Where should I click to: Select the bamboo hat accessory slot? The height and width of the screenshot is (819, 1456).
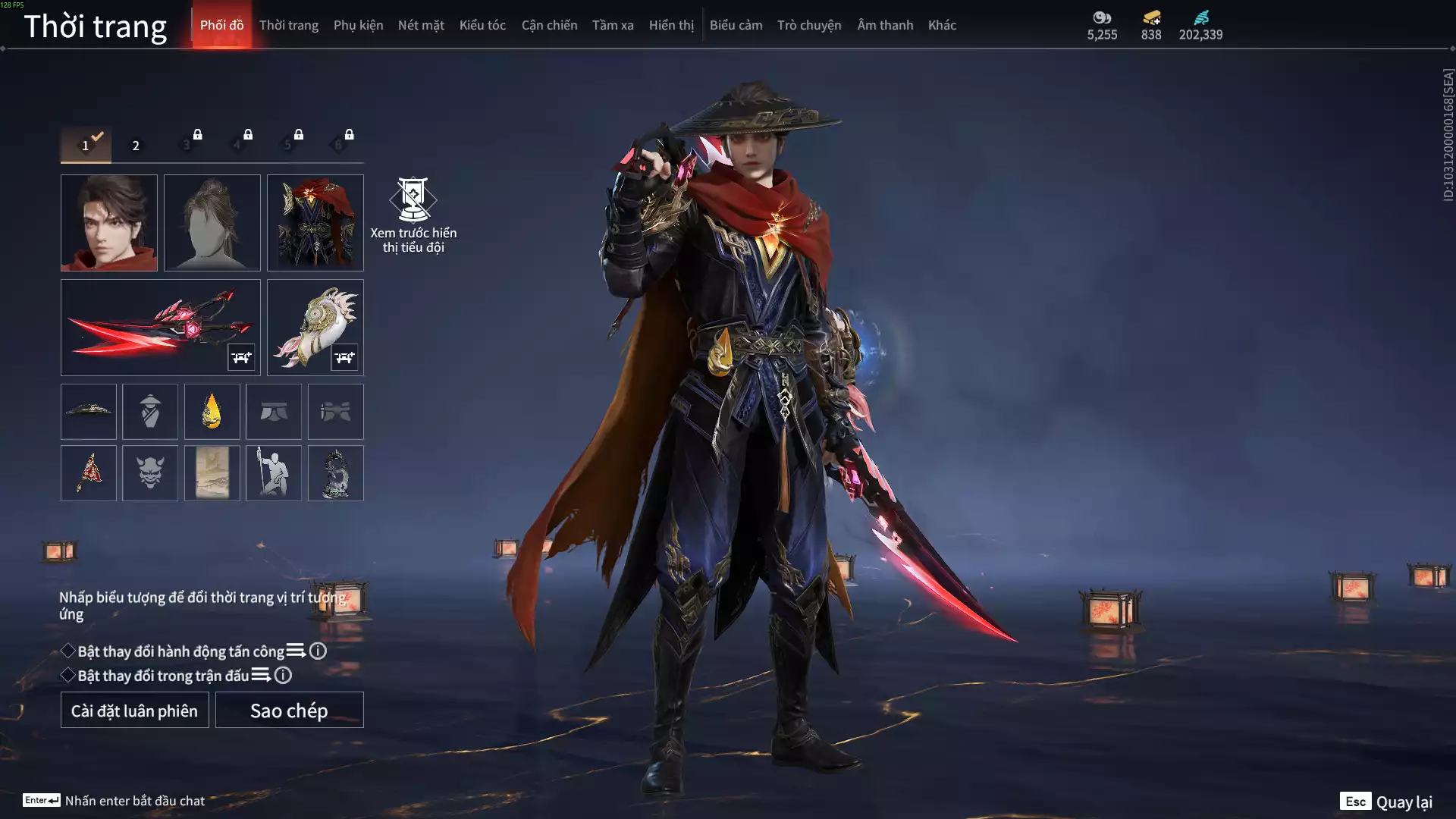click(x=89, y=412)
